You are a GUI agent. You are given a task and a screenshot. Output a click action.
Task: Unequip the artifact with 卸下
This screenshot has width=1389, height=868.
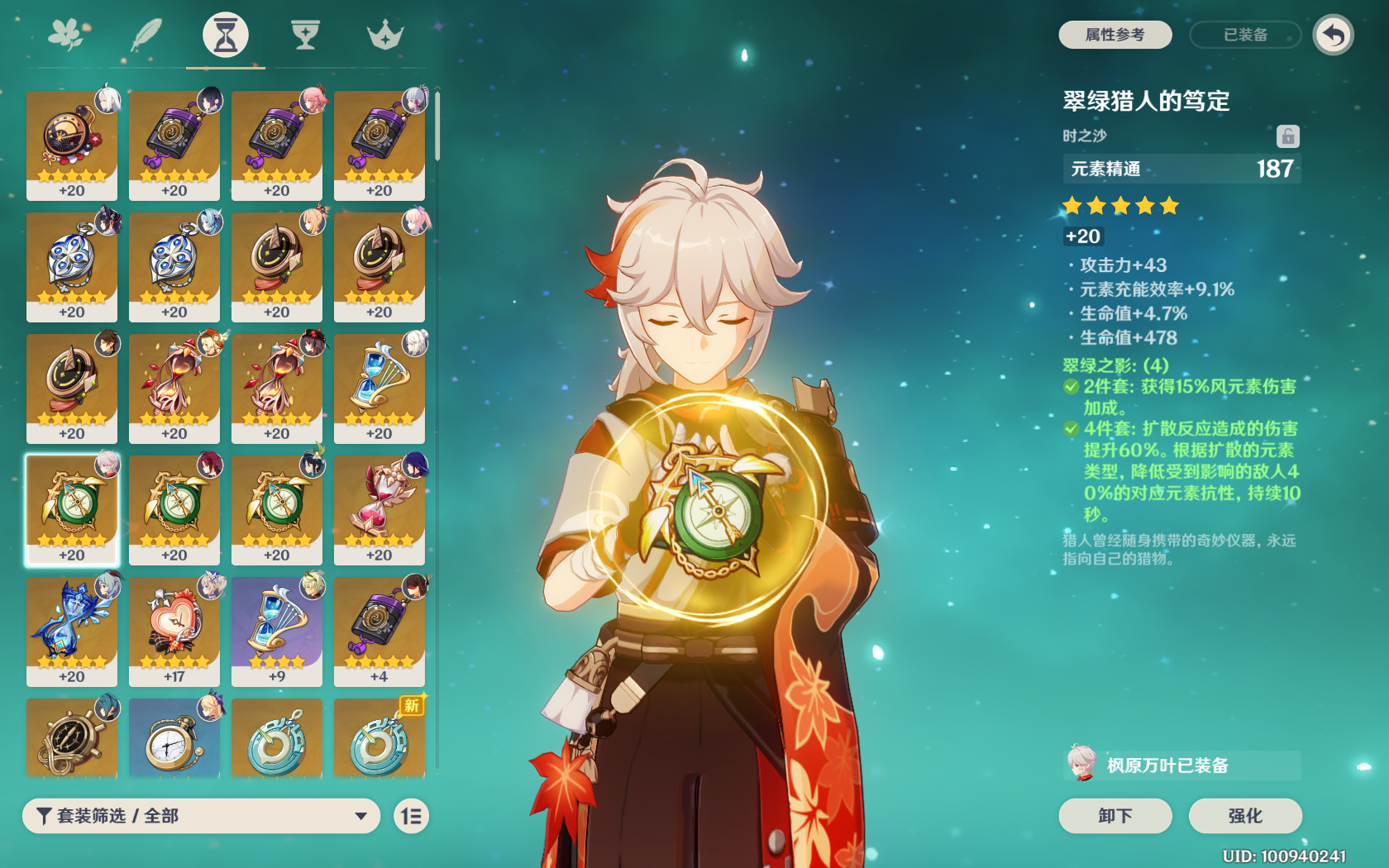[x=1115, y=816]
